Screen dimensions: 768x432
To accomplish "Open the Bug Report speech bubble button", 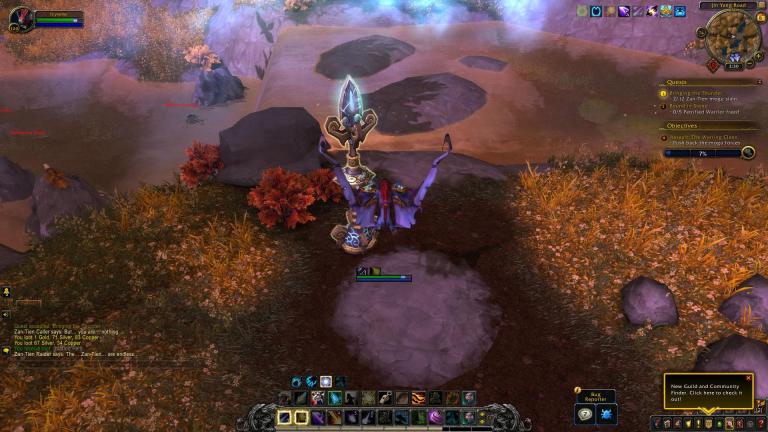I will point(586,414).
